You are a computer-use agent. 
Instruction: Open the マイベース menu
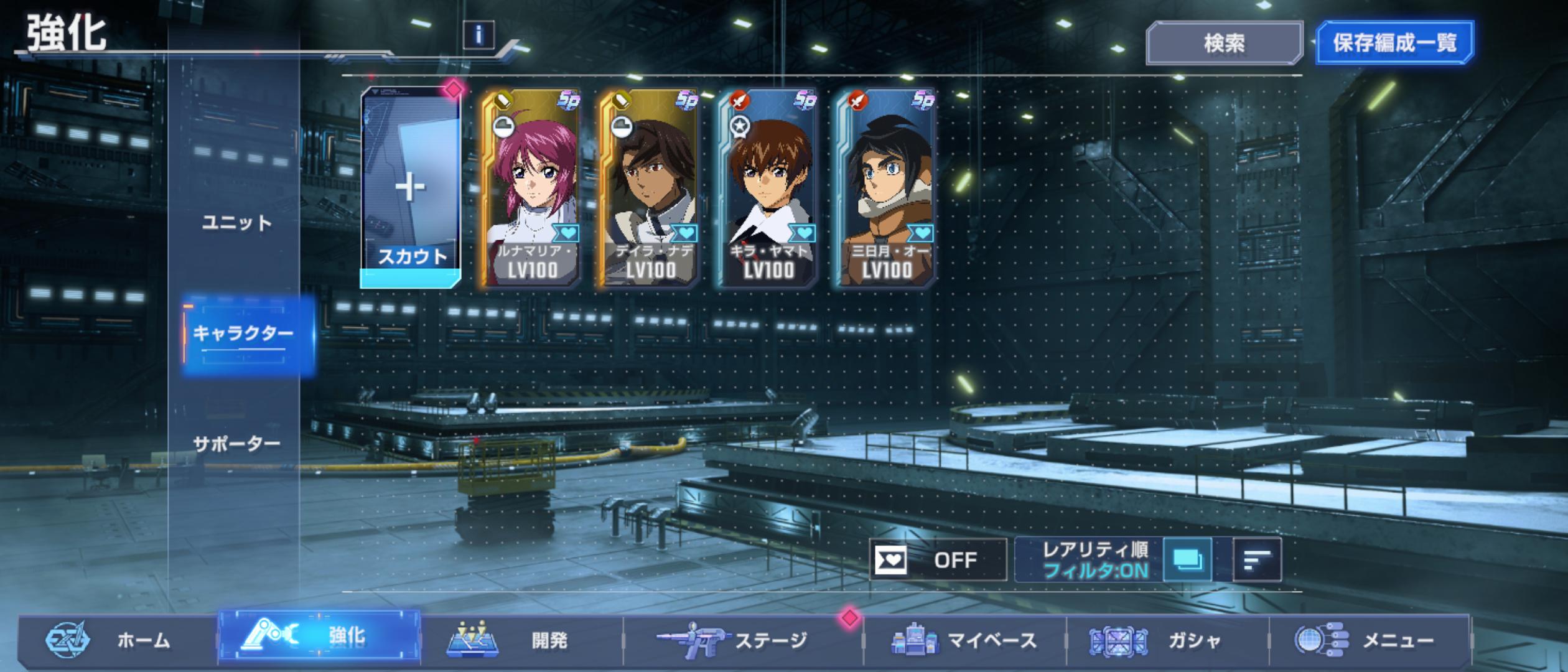coord(964,640)
